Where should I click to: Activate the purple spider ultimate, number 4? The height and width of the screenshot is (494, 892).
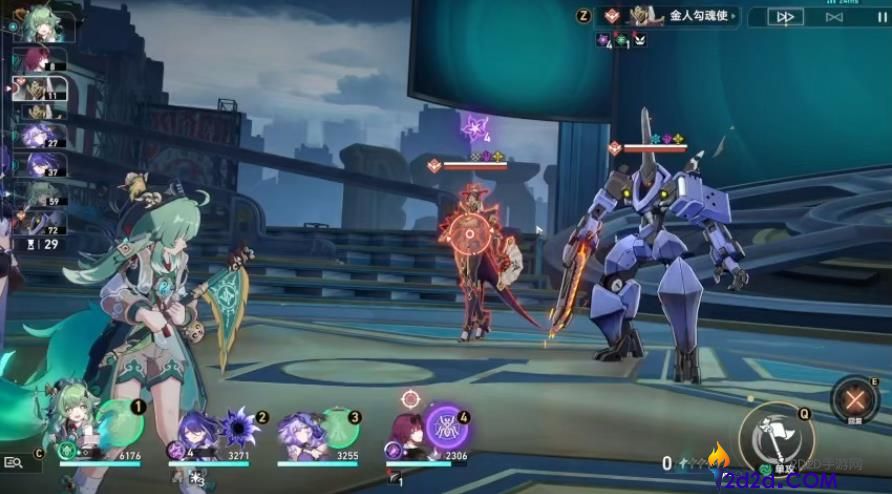click(444, 426)
